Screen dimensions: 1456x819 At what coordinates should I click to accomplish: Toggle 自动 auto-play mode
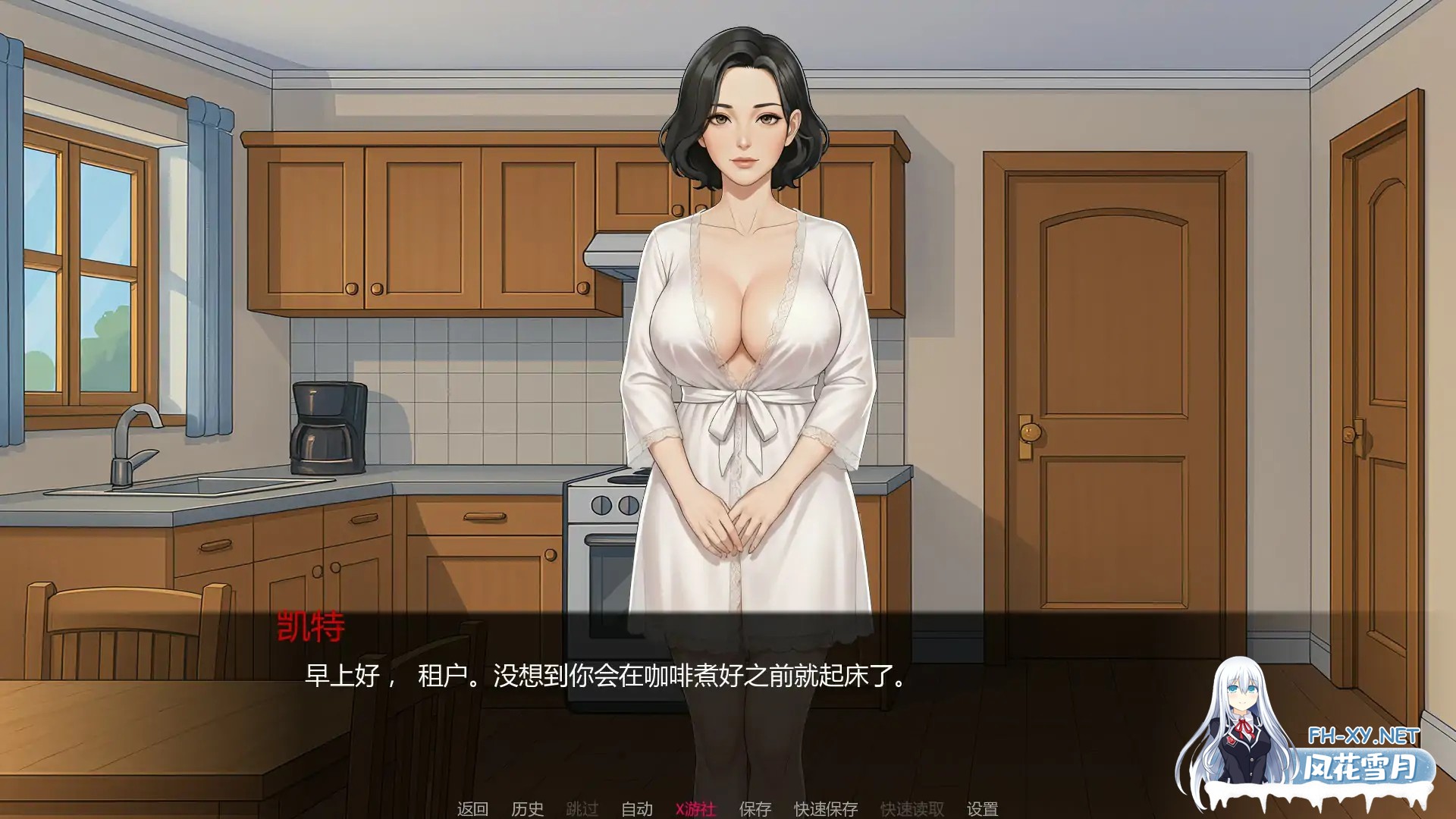639,809
